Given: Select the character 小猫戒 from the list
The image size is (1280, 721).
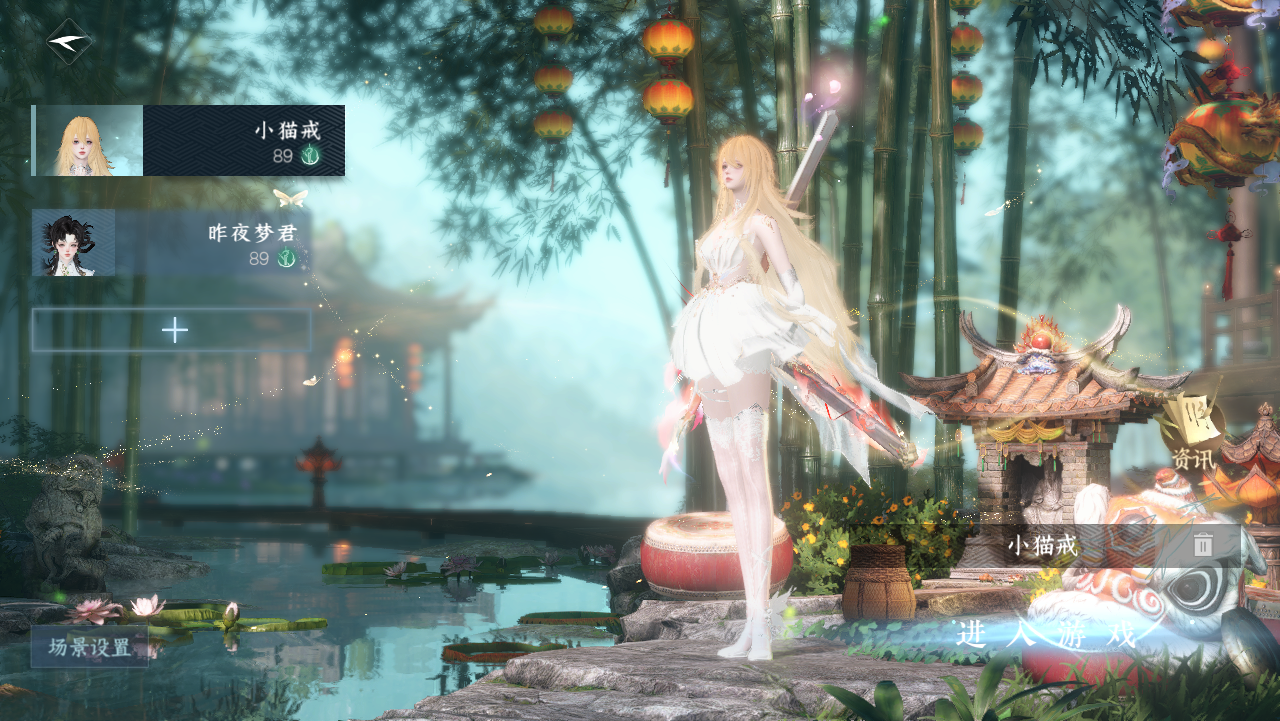Looking at the screenshot, I should pyautogui.click(x=189, y=141).
